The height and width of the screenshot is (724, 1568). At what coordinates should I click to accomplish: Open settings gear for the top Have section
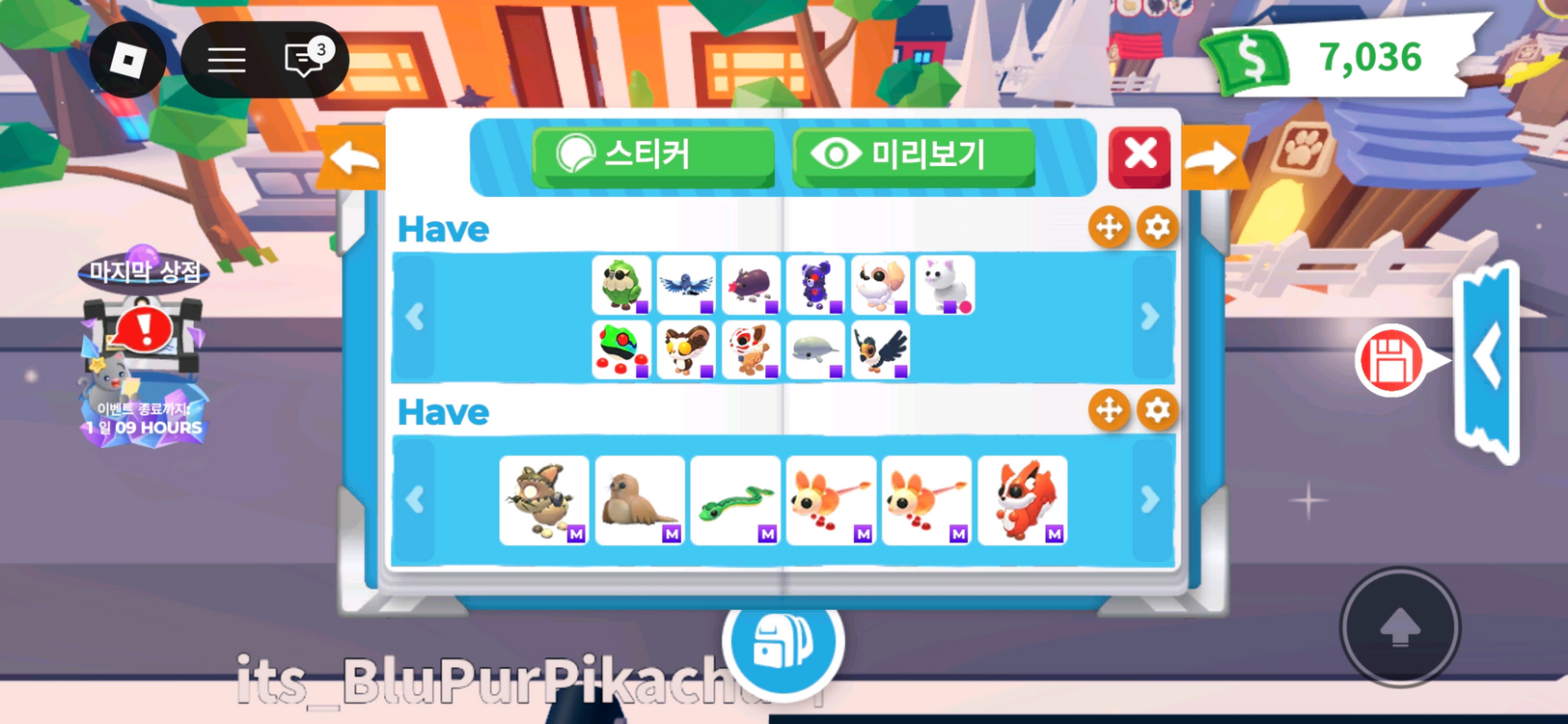tap(1157, 228)
